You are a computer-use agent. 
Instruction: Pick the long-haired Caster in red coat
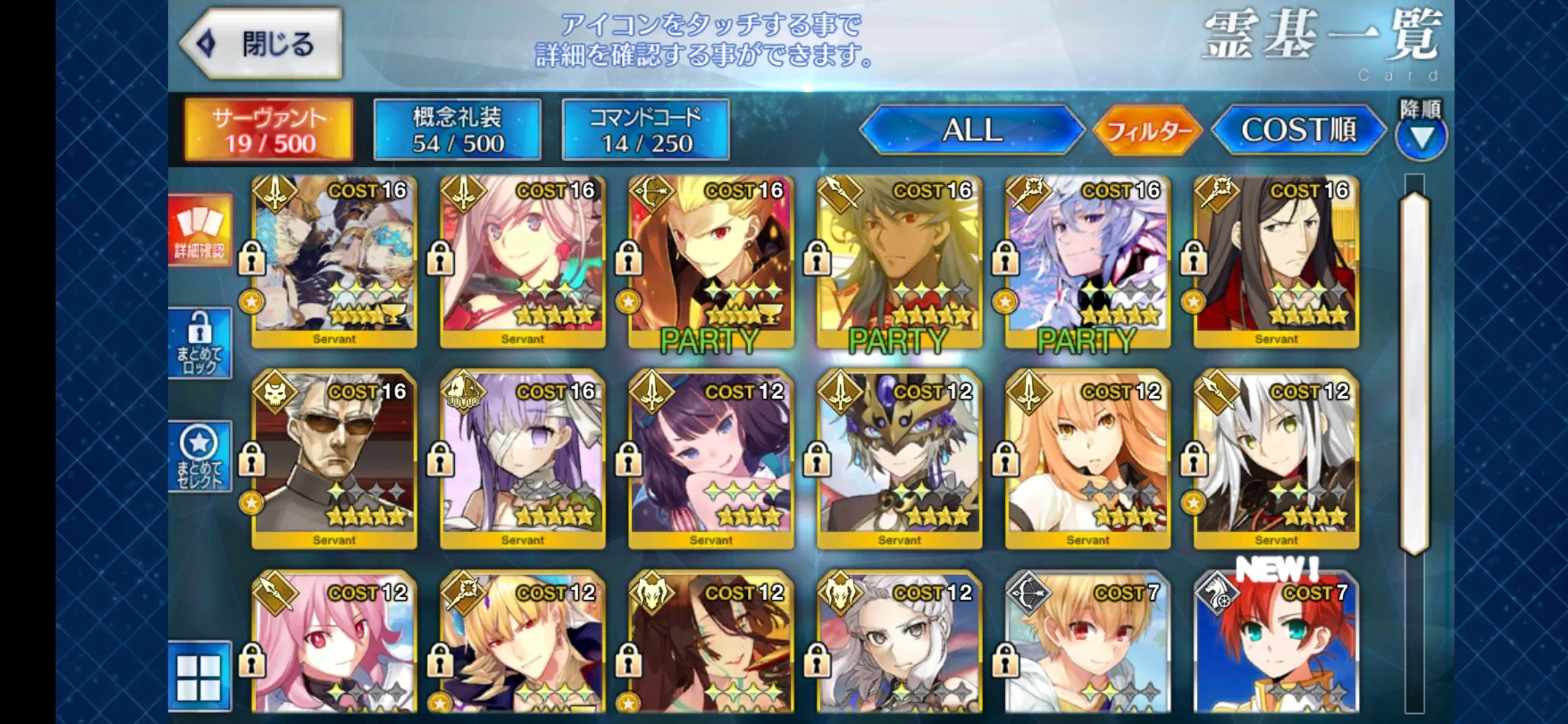click(x=1277, y=261)
